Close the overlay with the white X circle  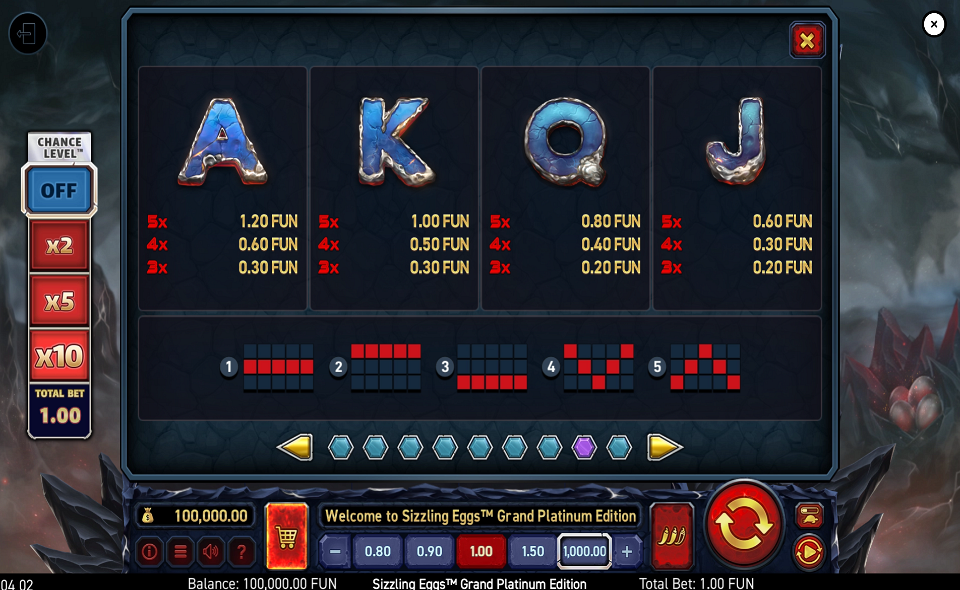click(934, 24)
